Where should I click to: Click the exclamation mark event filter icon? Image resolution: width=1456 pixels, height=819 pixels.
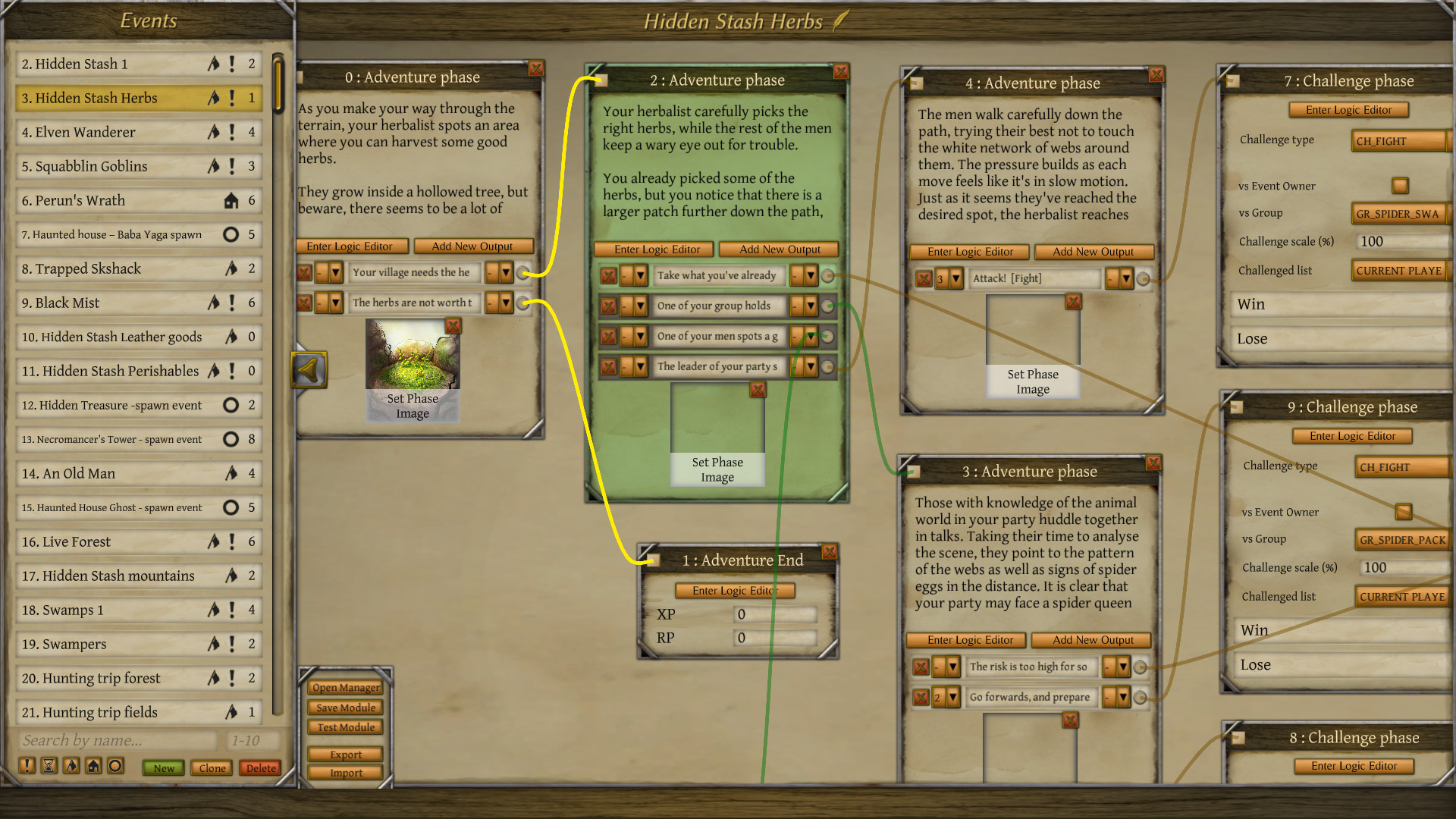pos(27,767)
